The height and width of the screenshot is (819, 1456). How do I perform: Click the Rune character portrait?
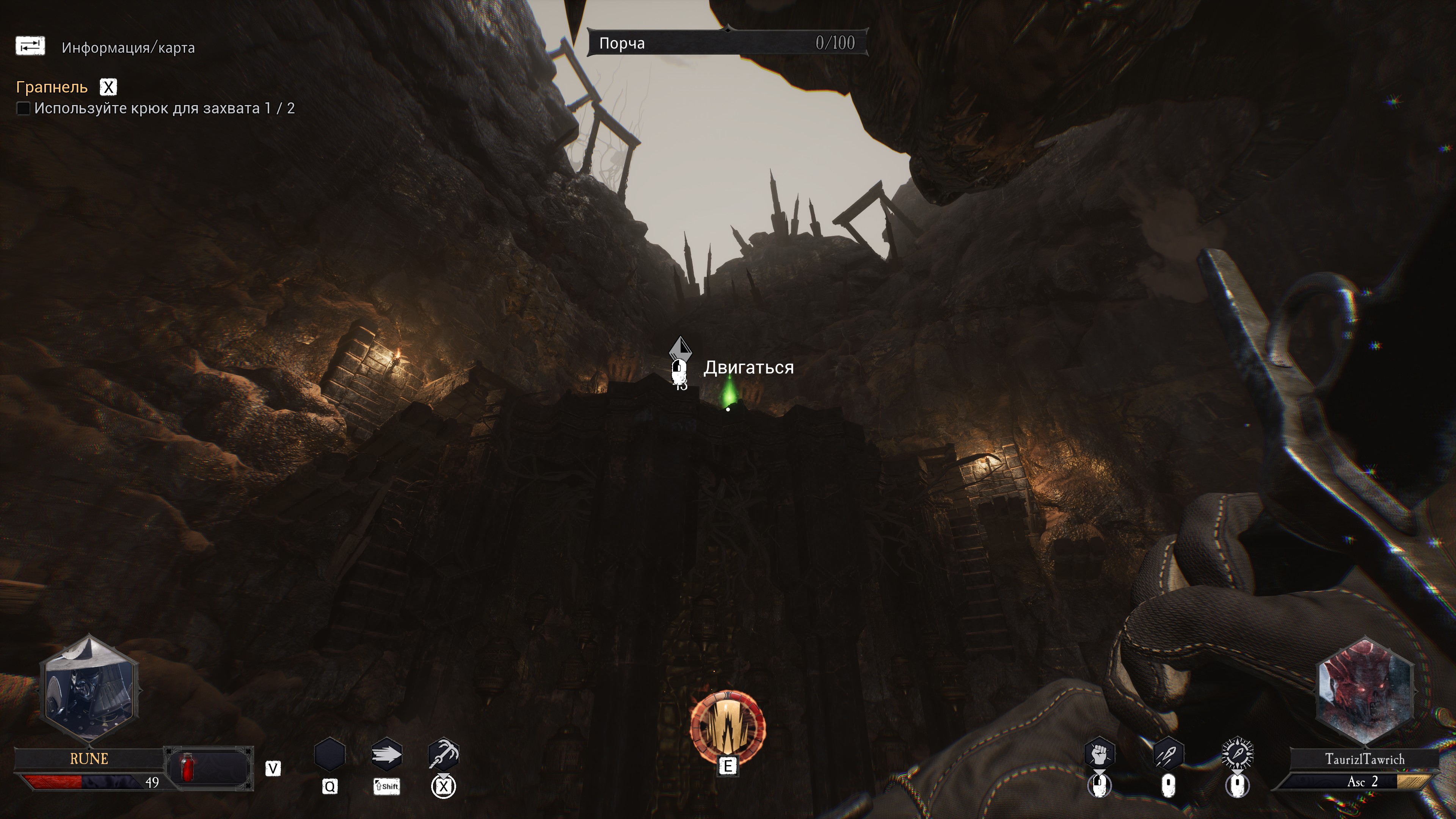click(x=89, y=689)
